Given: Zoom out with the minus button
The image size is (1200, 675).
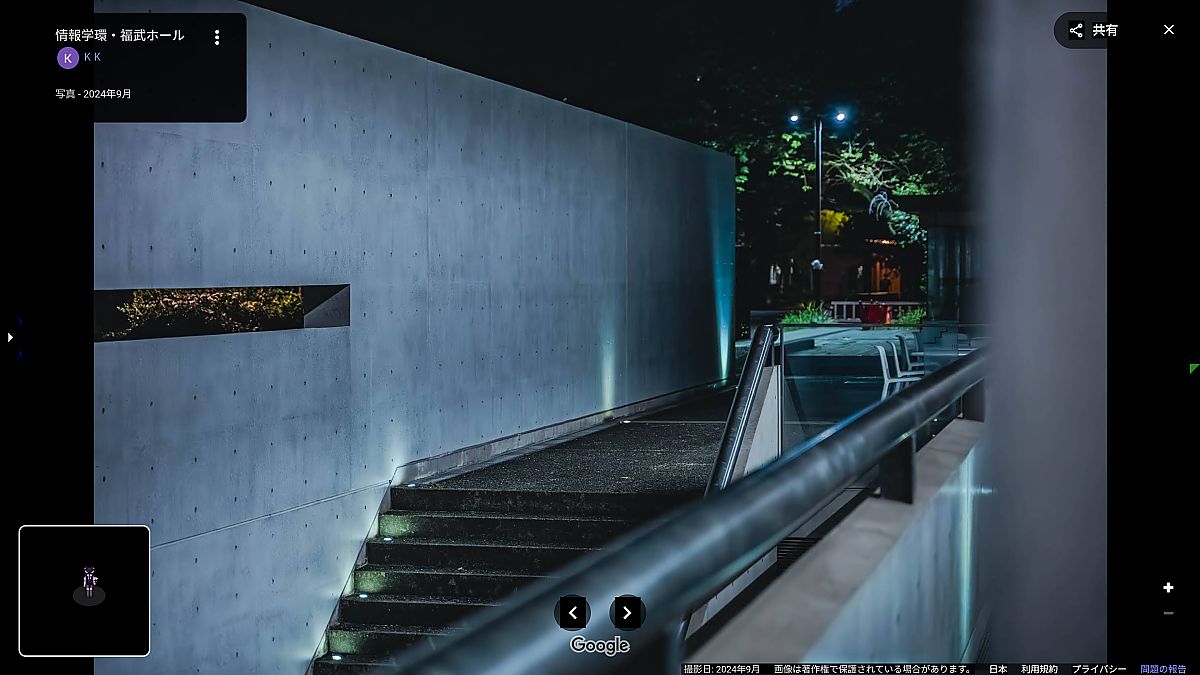Looking at the screenshot, I should (x=1168, y=613).
